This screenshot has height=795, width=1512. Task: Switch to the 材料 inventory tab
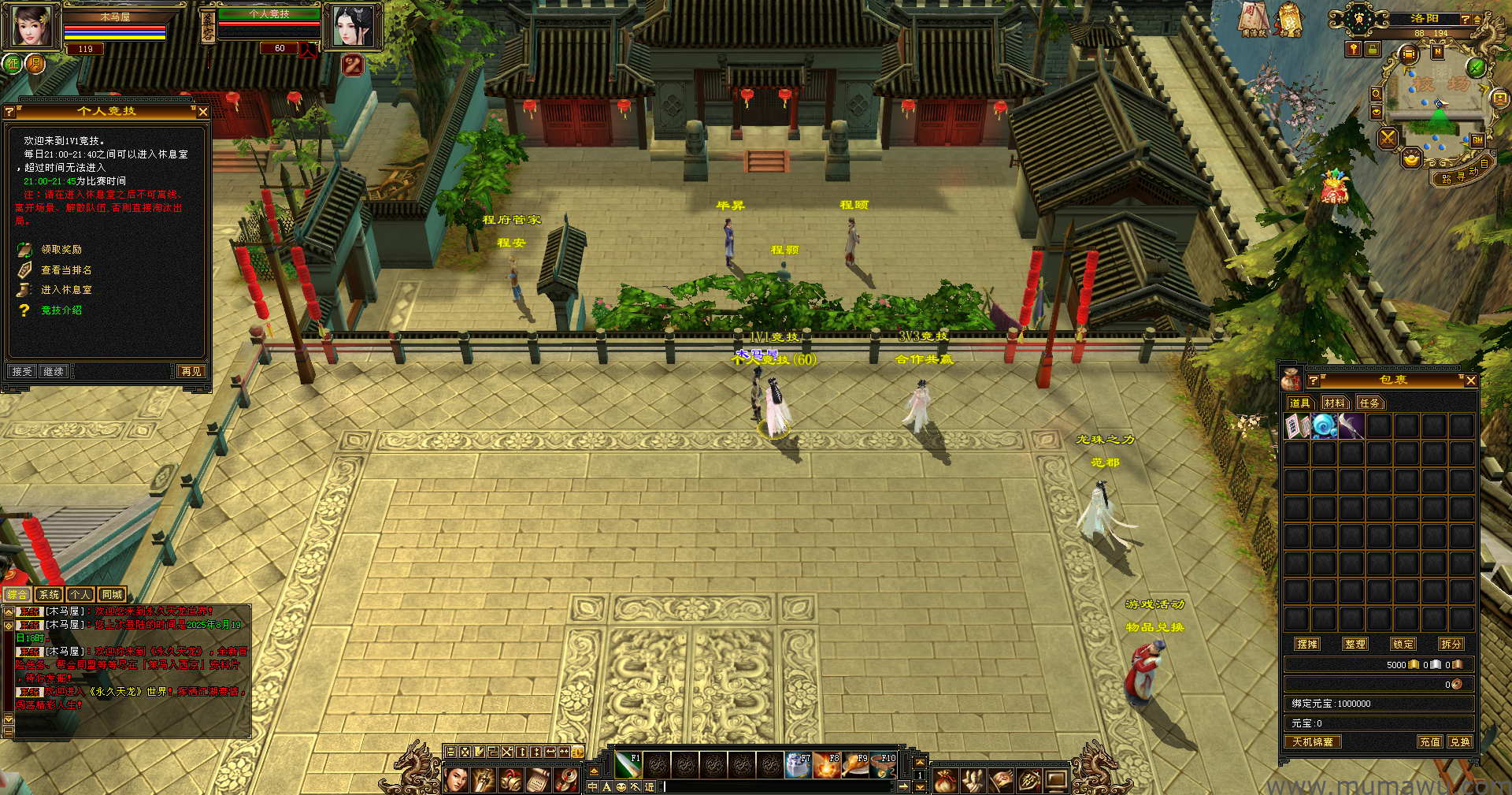[1335, 403]
